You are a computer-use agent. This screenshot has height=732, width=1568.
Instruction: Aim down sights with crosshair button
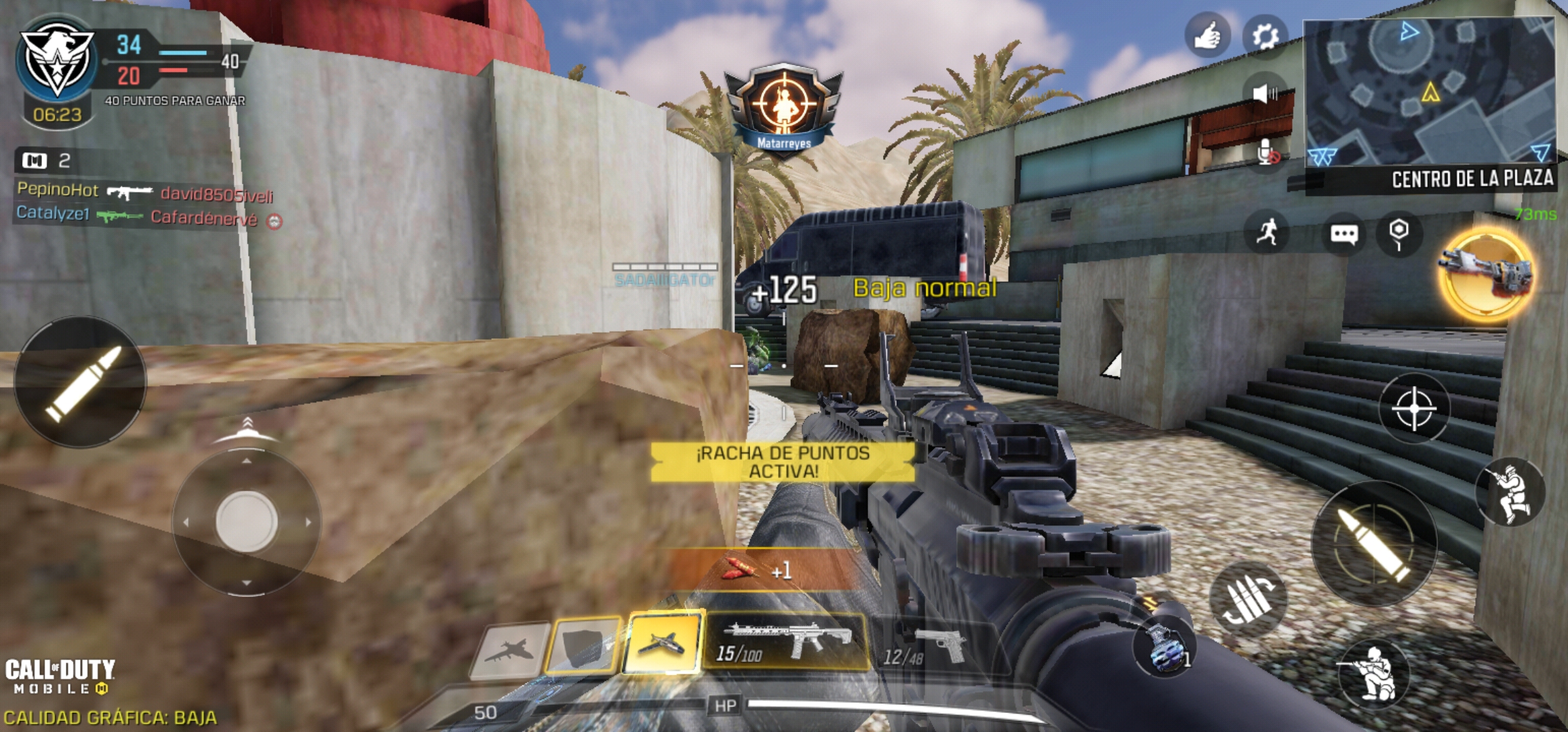pos(1414,408)
